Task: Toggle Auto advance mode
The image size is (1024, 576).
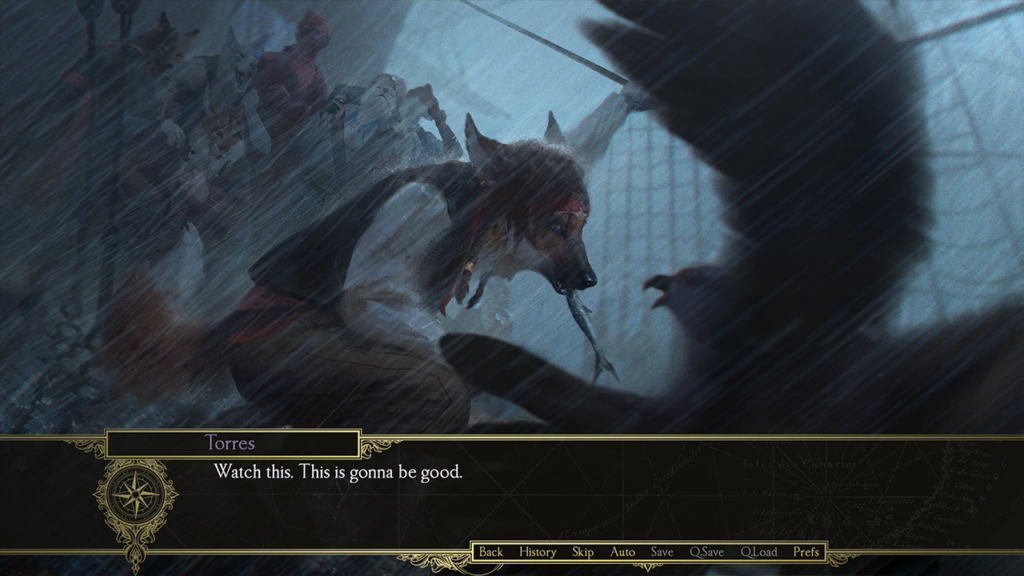Action: coord(623,552)
